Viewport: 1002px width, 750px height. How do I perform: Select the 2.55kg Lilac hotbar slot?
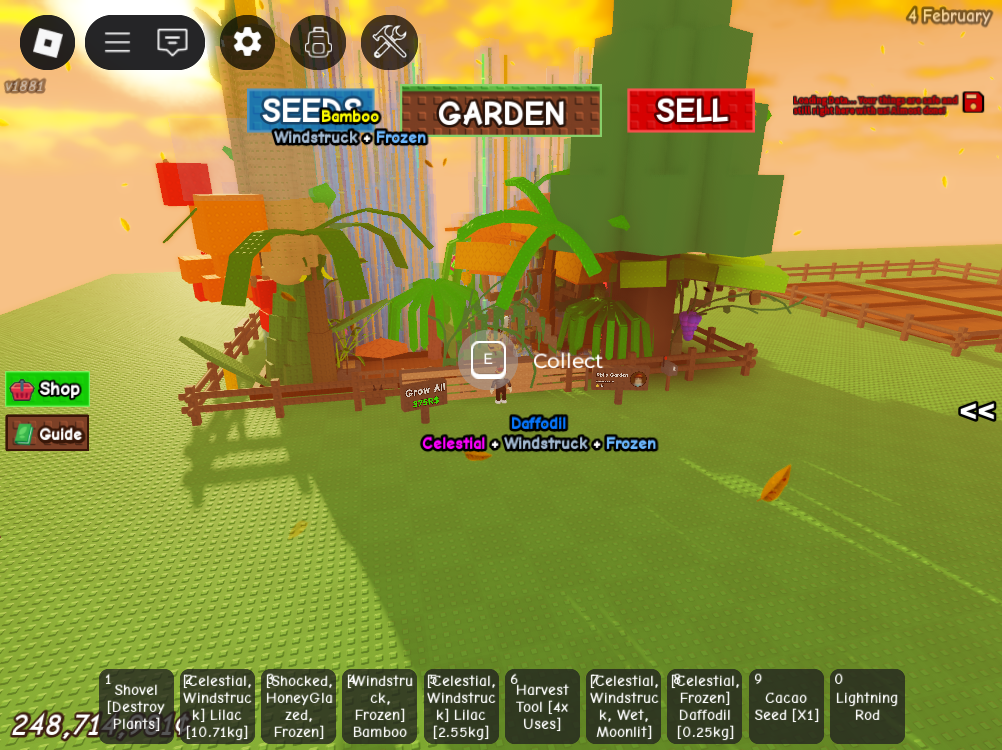click(461, 706)
